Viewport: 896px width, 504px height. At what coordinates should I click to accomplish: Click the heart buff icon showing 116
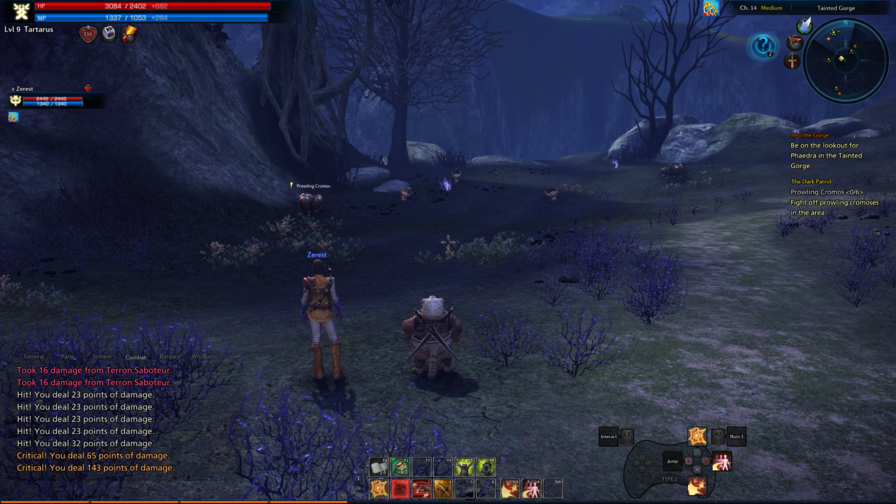tap(88, 34)
